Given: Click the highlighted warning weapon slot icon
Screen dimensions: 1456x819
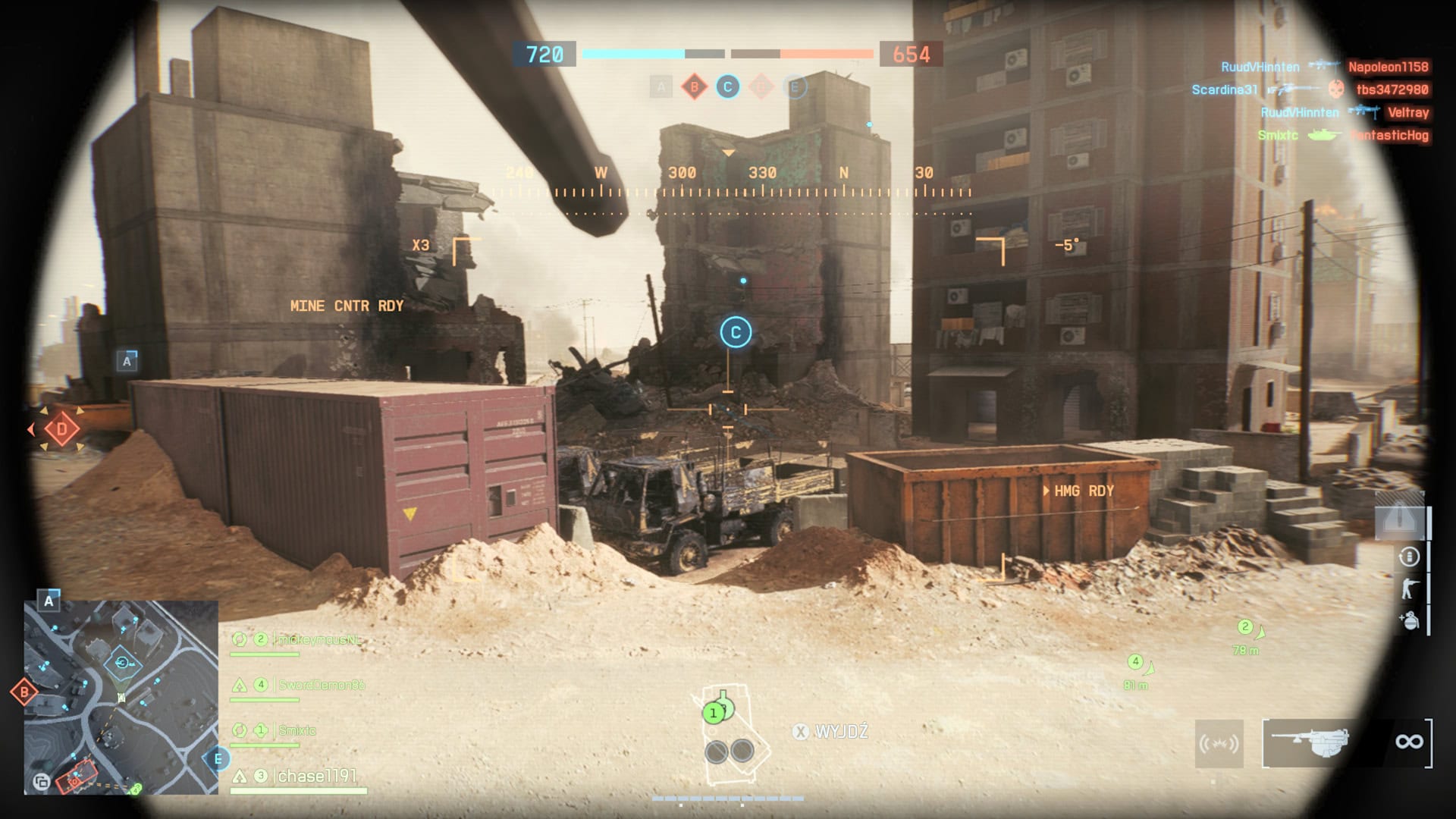Looking at the screenshot, I should point(1399,517).
